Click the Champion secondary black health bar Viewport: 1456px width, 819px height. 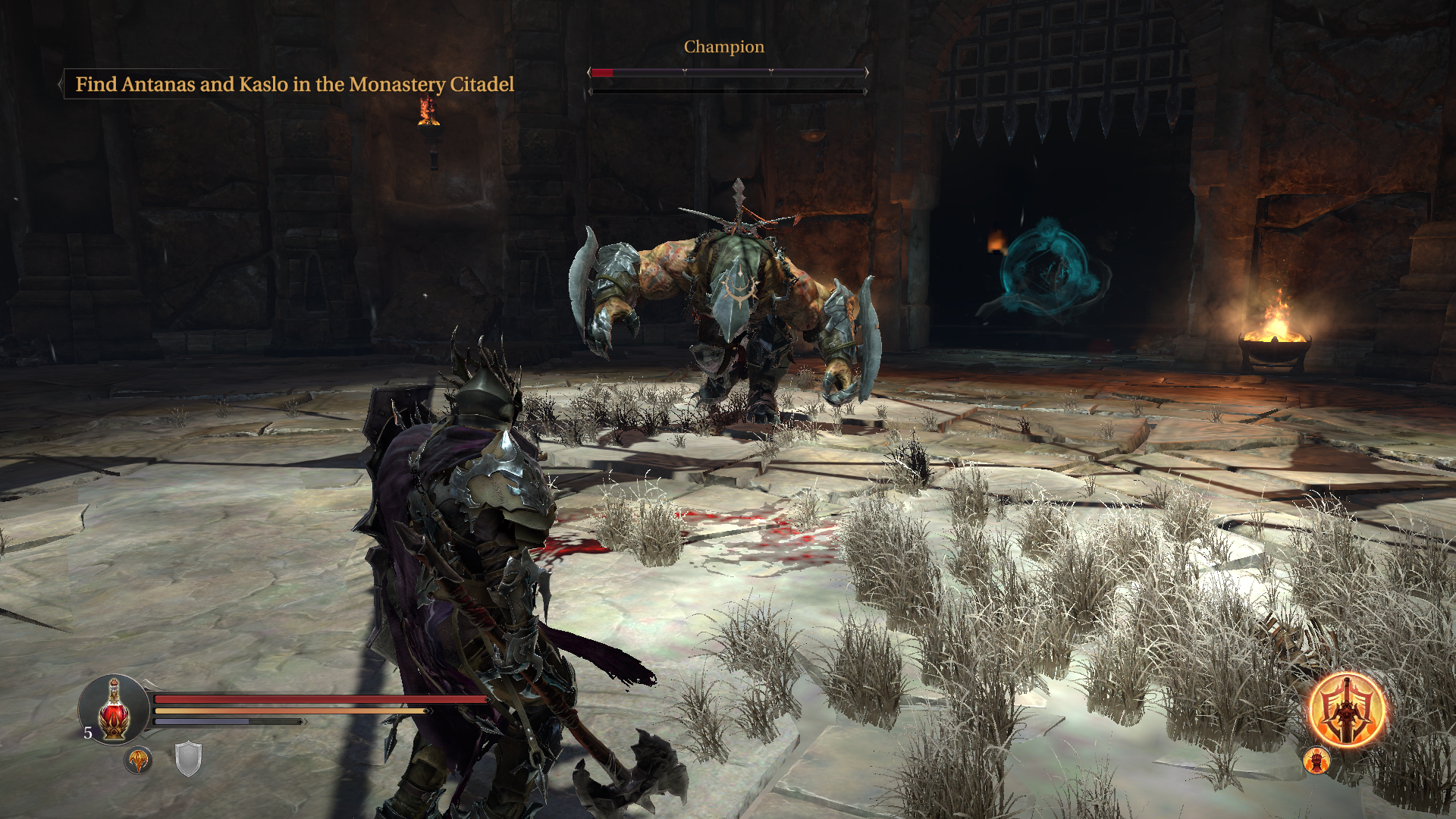click(728, 91)
